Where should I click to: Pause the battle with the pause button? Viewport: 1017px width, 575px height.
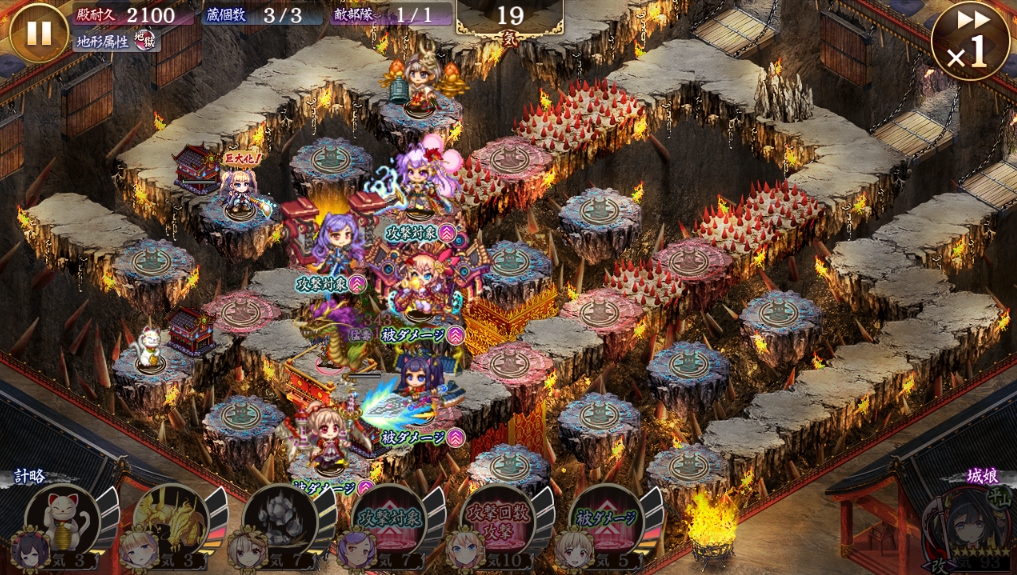(38, 32)
